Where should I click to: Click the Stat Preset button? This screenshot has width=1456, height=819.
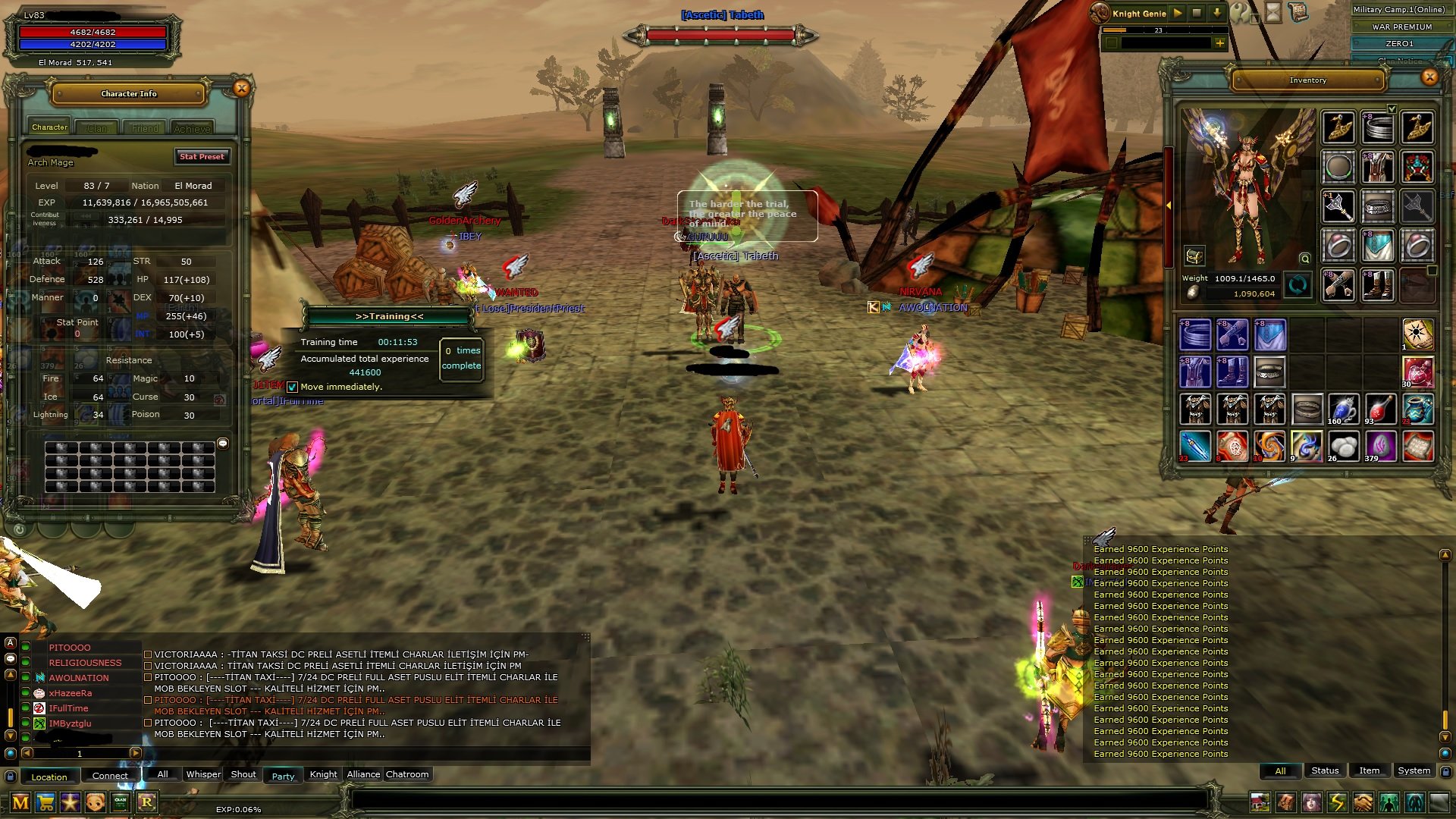[202, 157]
